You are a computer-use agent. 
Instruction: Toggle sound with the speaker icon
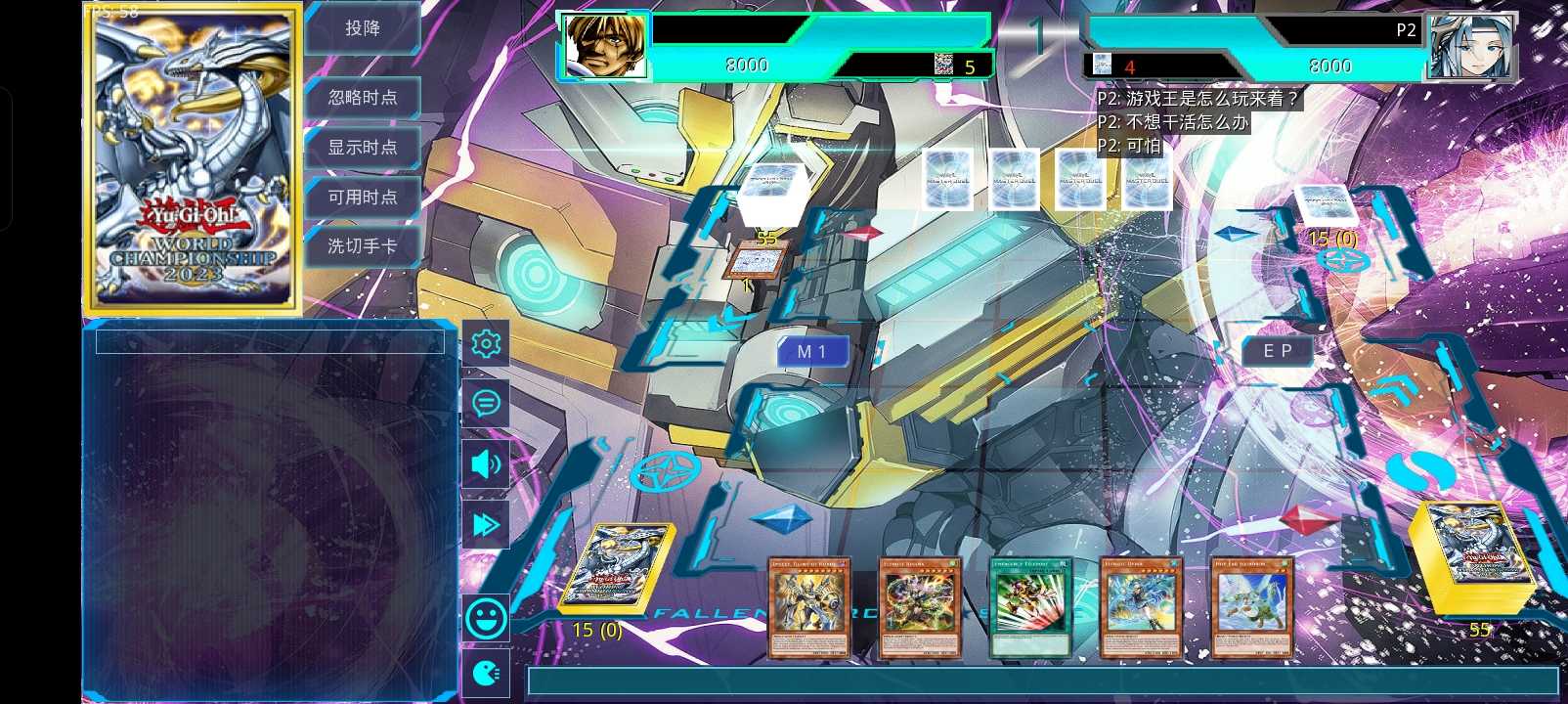click(486, 463)
